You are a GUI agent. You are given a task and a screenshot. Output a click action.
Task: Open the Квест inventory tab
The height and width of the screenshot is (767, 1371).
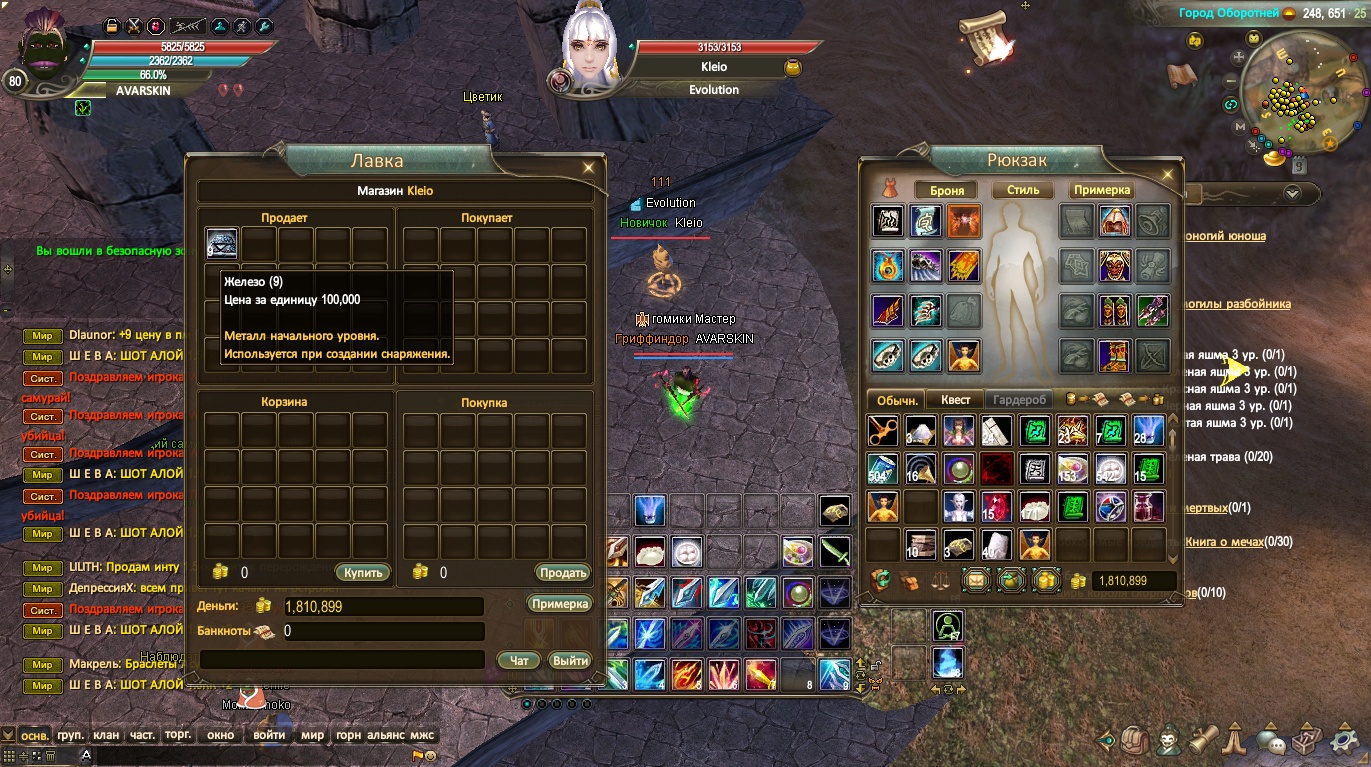[955, 400]
